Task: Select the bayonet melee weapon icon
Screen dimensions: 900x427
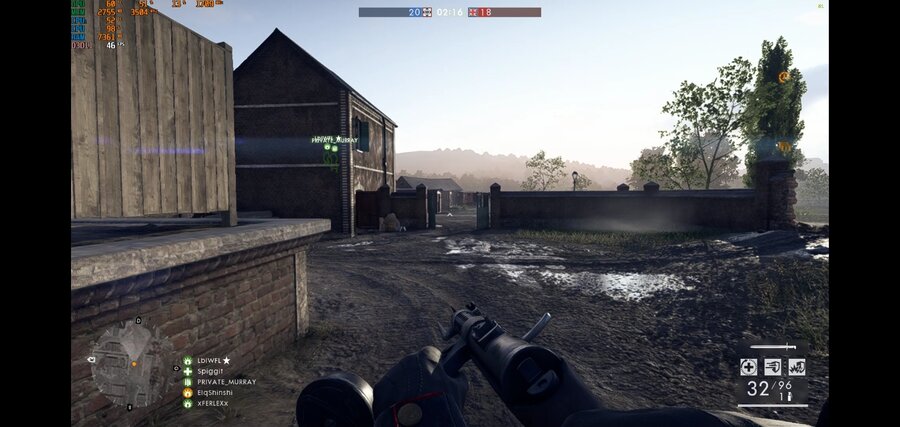Action: tap(772, 347)
